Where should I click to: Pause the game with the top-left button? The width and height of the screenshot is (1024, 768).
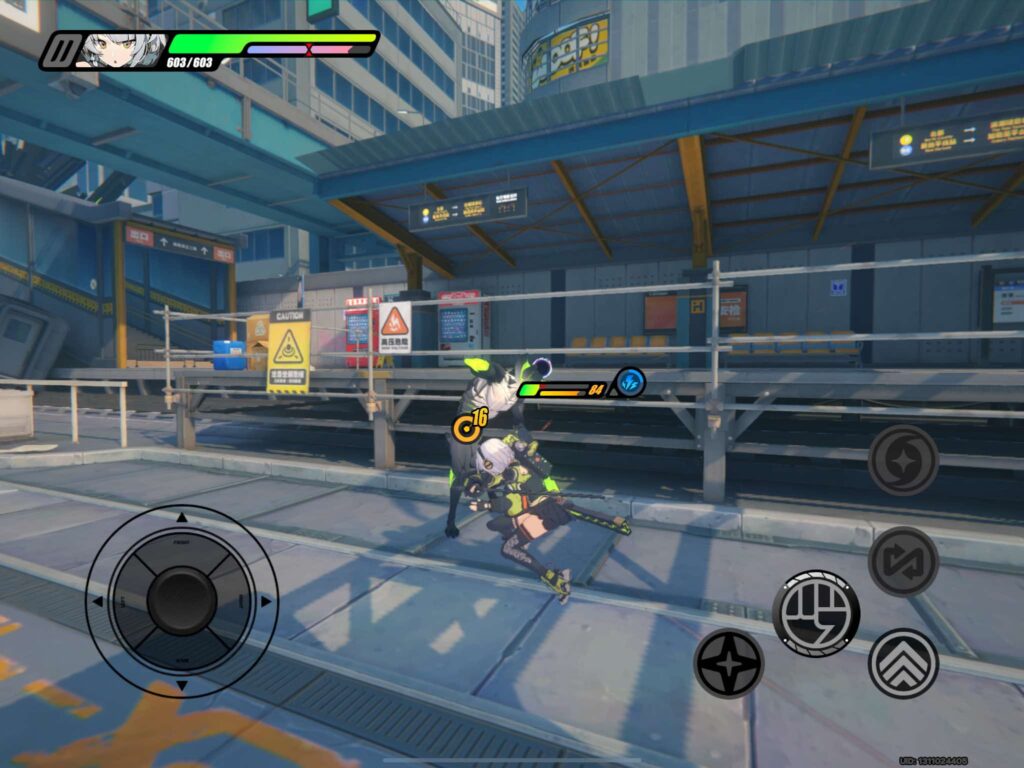pos(62,50)
